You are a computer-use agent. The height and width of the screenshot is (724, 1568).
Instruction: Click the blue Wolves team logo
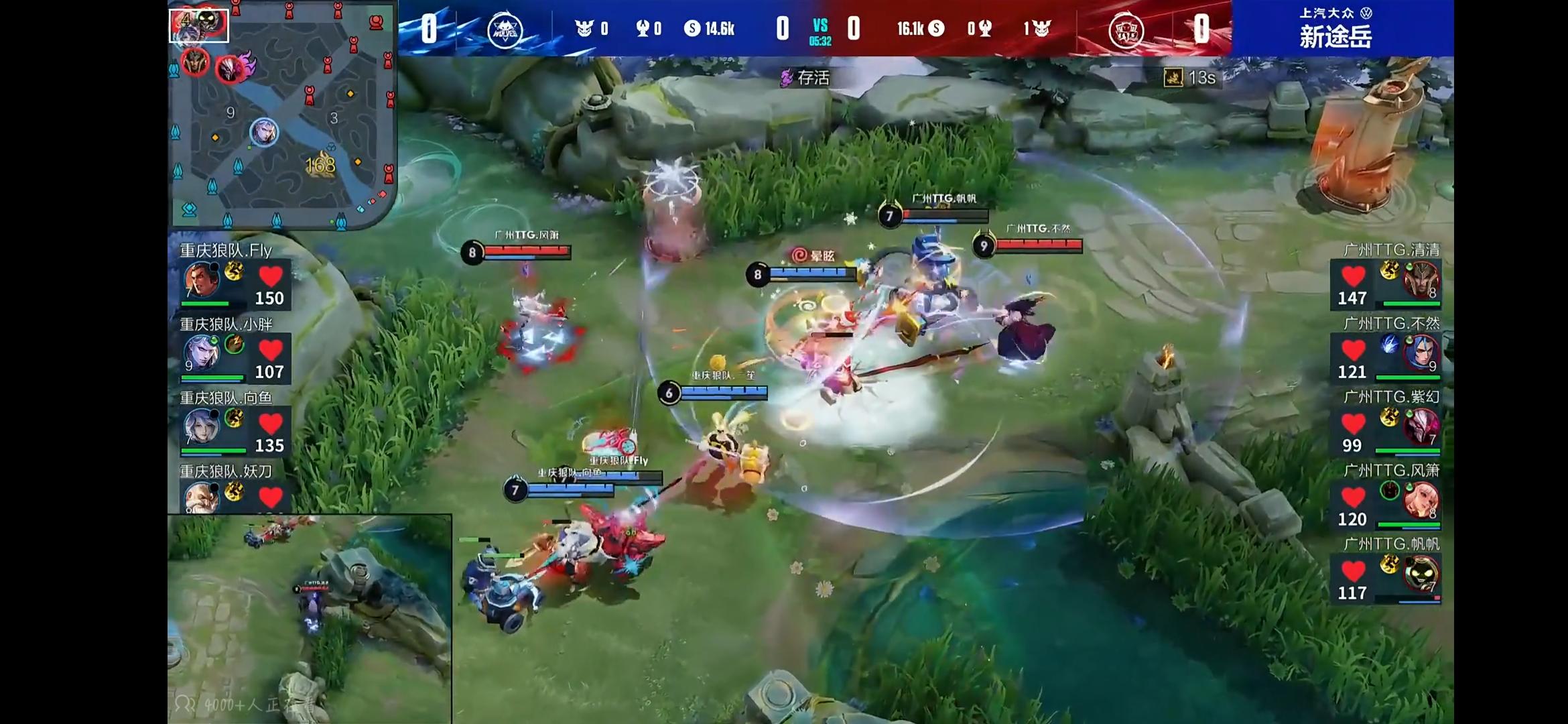tap(505, 30)
